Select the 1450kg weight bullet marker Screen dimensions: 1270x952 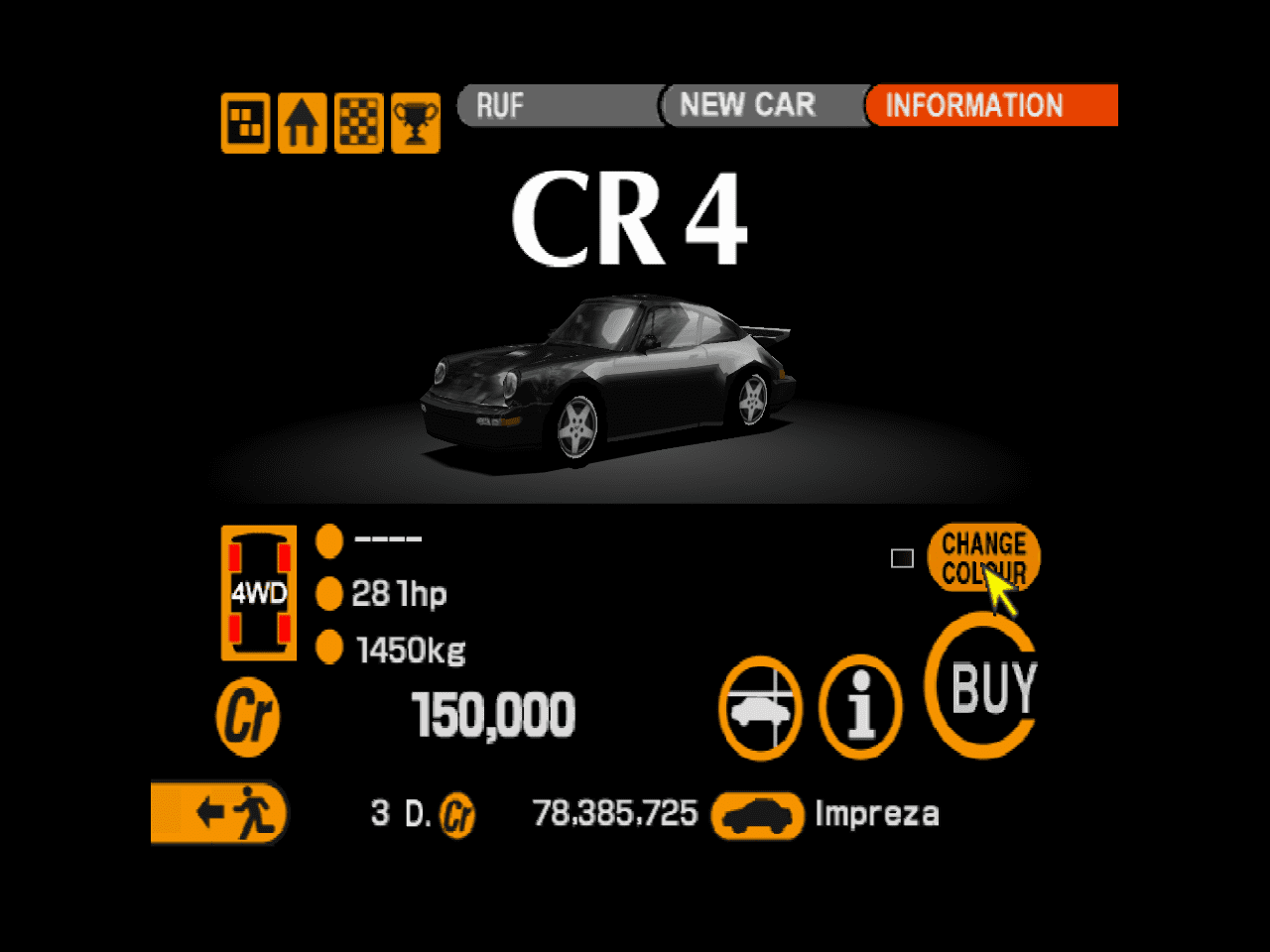coord(329,647)
